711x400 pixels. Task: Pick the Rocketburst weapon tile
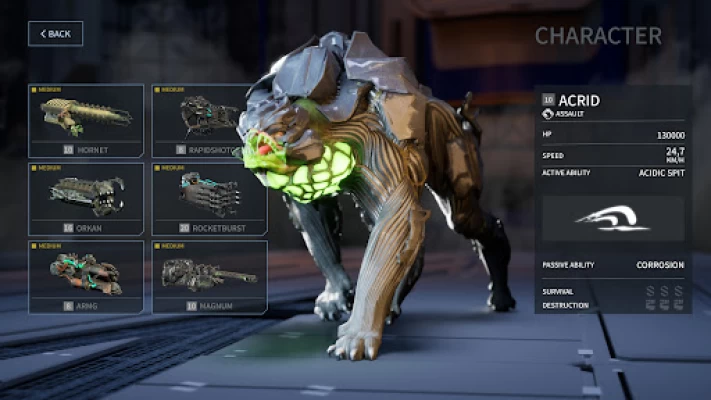pos(209,198)
